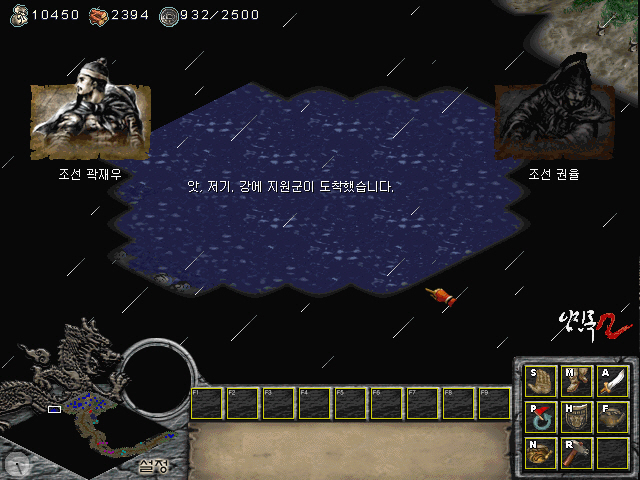Choose the red flag patrol command
The width and height of the screenshot is (640, 480).
point(541,418)
